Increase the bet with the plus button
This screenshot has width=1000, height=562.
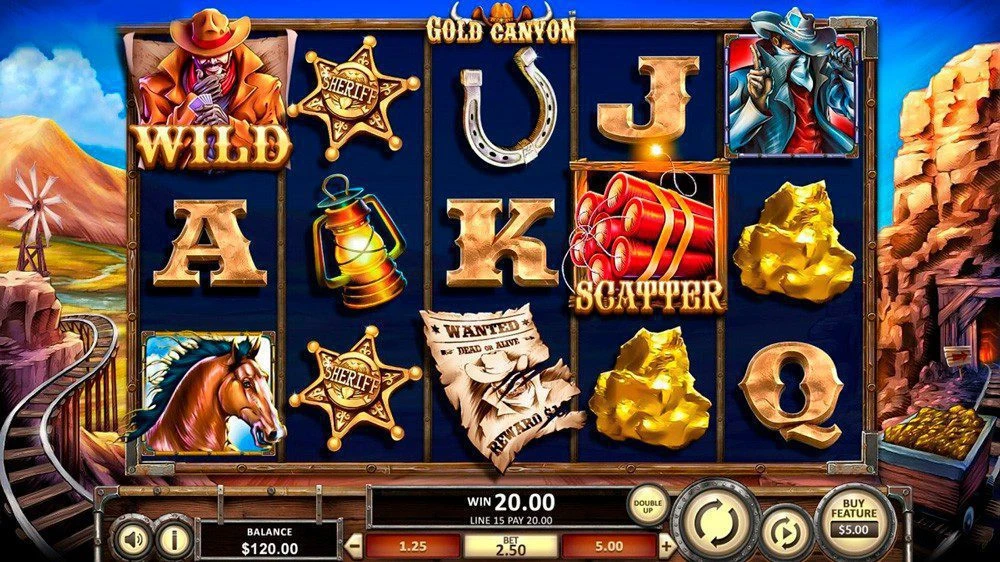[667, 546]
